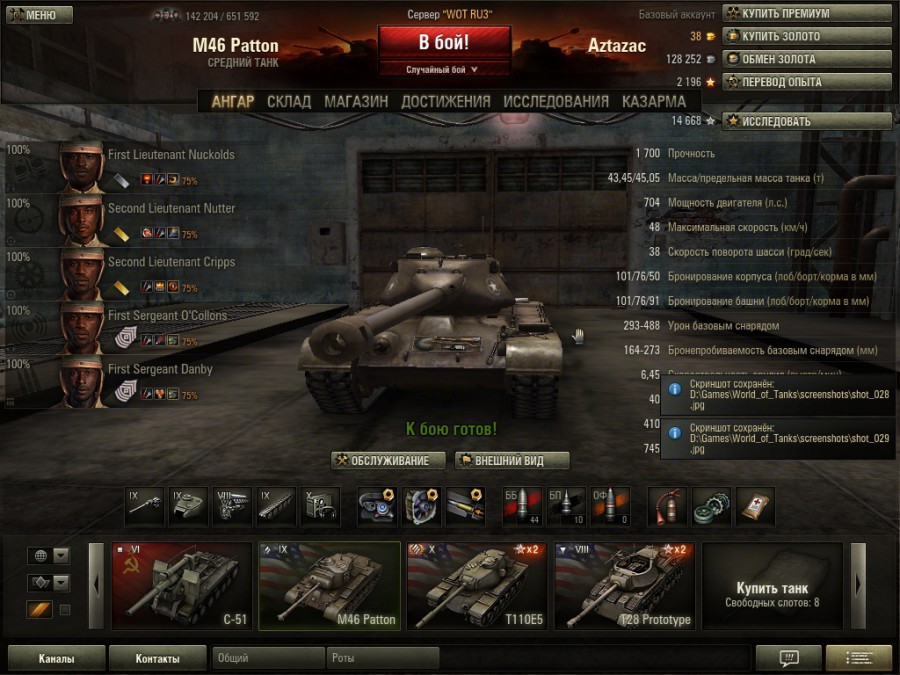Select the T28 Prototype tank
This screenshot has height=675, width=900.
tap(623, 586)
